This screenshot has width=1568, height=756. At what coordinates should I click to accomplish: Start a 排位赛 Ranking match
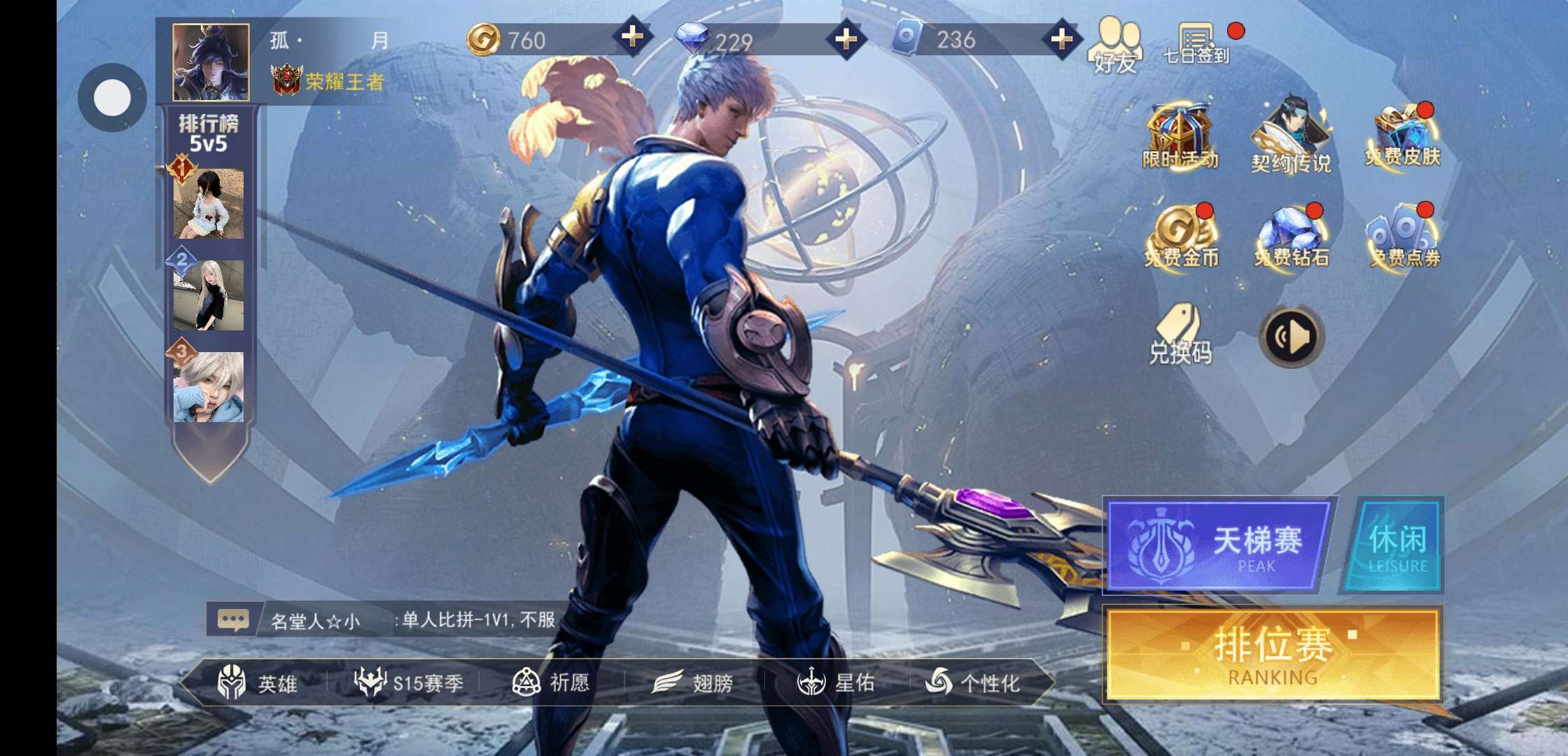[x=1272, y=654]
